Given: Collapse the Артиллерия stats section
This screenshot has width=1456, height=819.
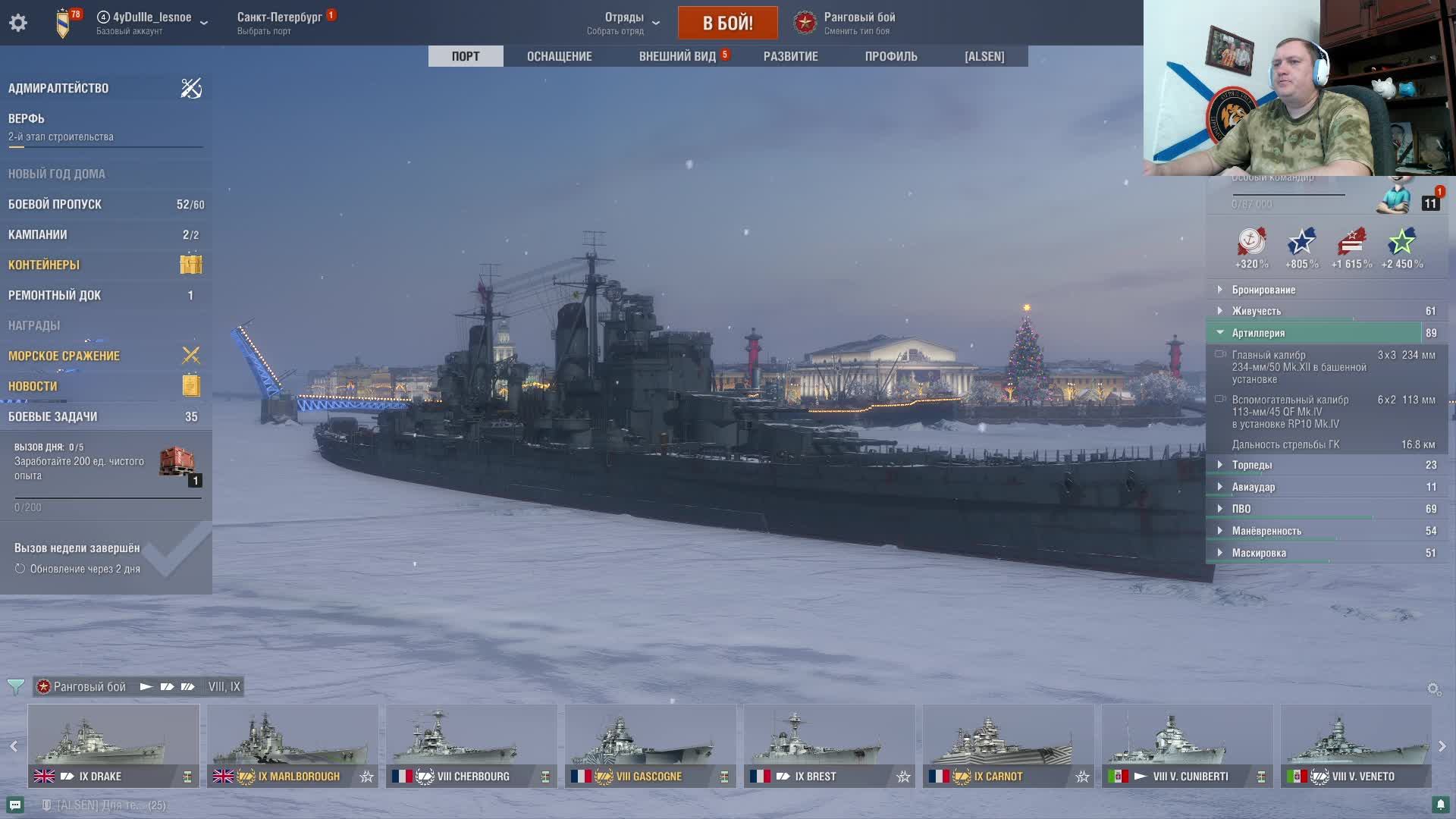Looking at the screenshot, I should pyautogui.click(x=1258, y=333).
